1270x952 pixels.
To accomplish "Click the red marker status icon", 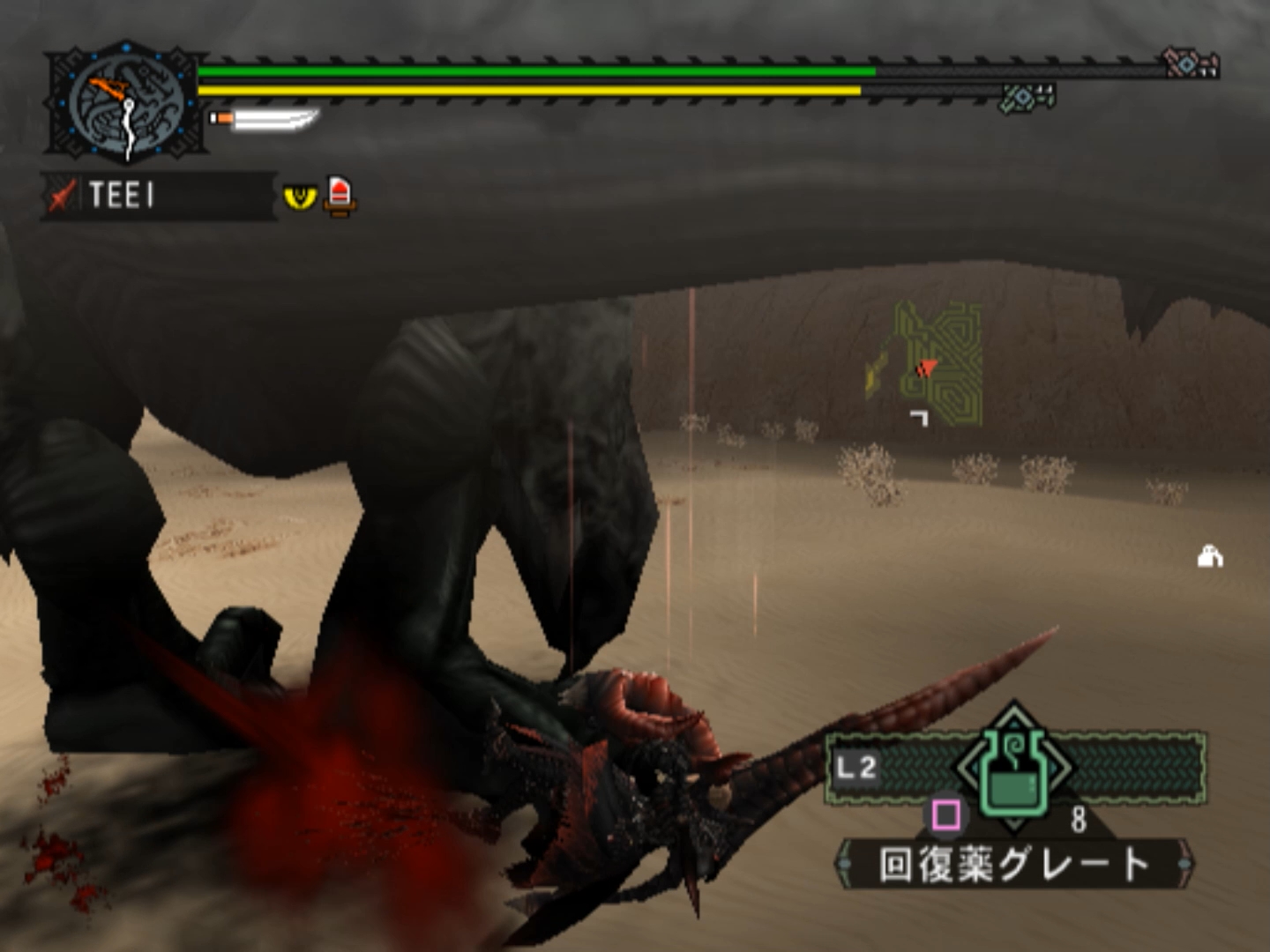I will tap(340, 195).
